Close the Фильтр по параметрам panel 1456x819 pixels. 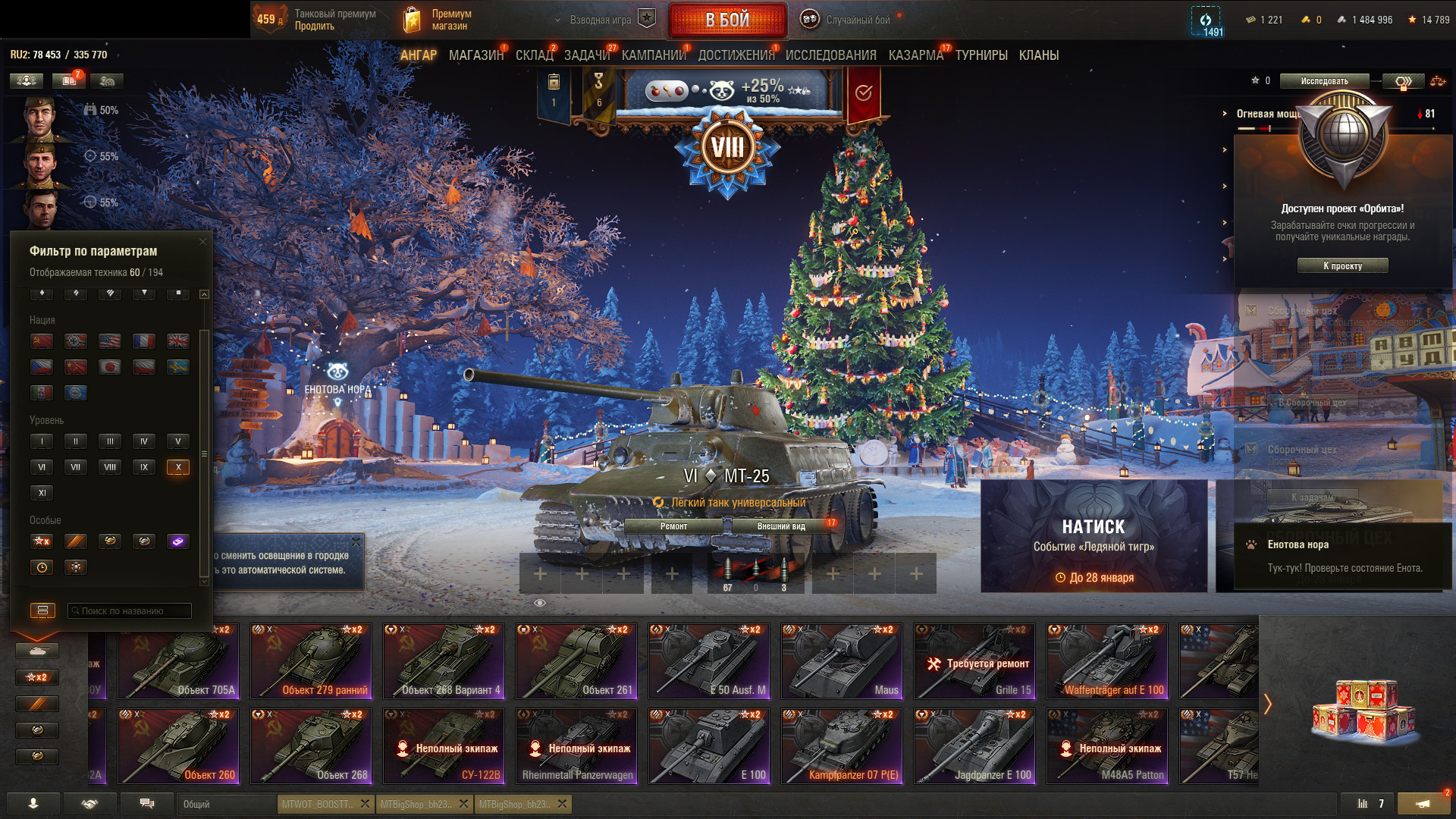point(202,242)
